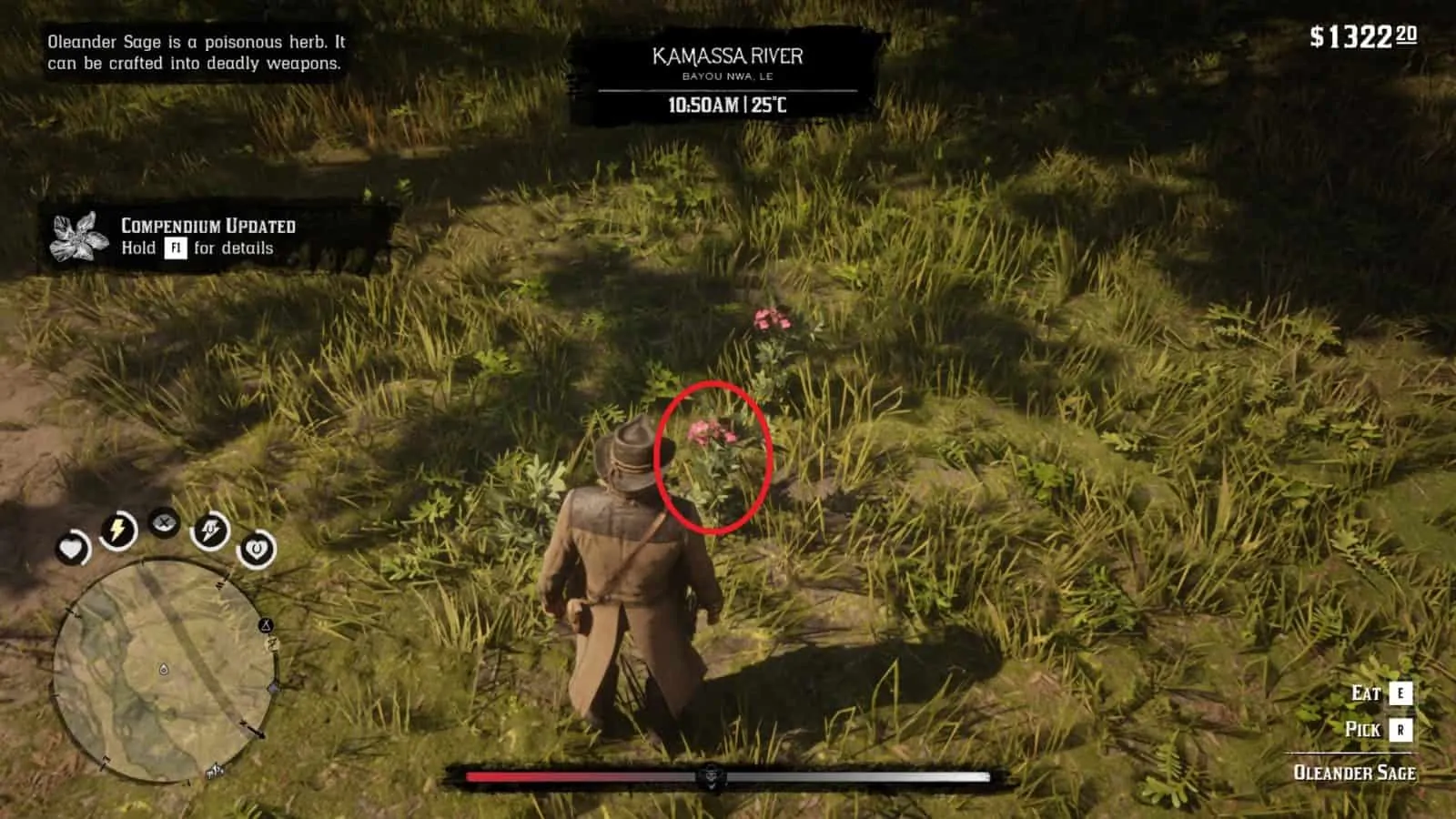Image resolution: width=1456 pixels, height=819 pixels.
Task: Click the herb icon beside Compendium Updated
Action: click(x=76, y=238)
